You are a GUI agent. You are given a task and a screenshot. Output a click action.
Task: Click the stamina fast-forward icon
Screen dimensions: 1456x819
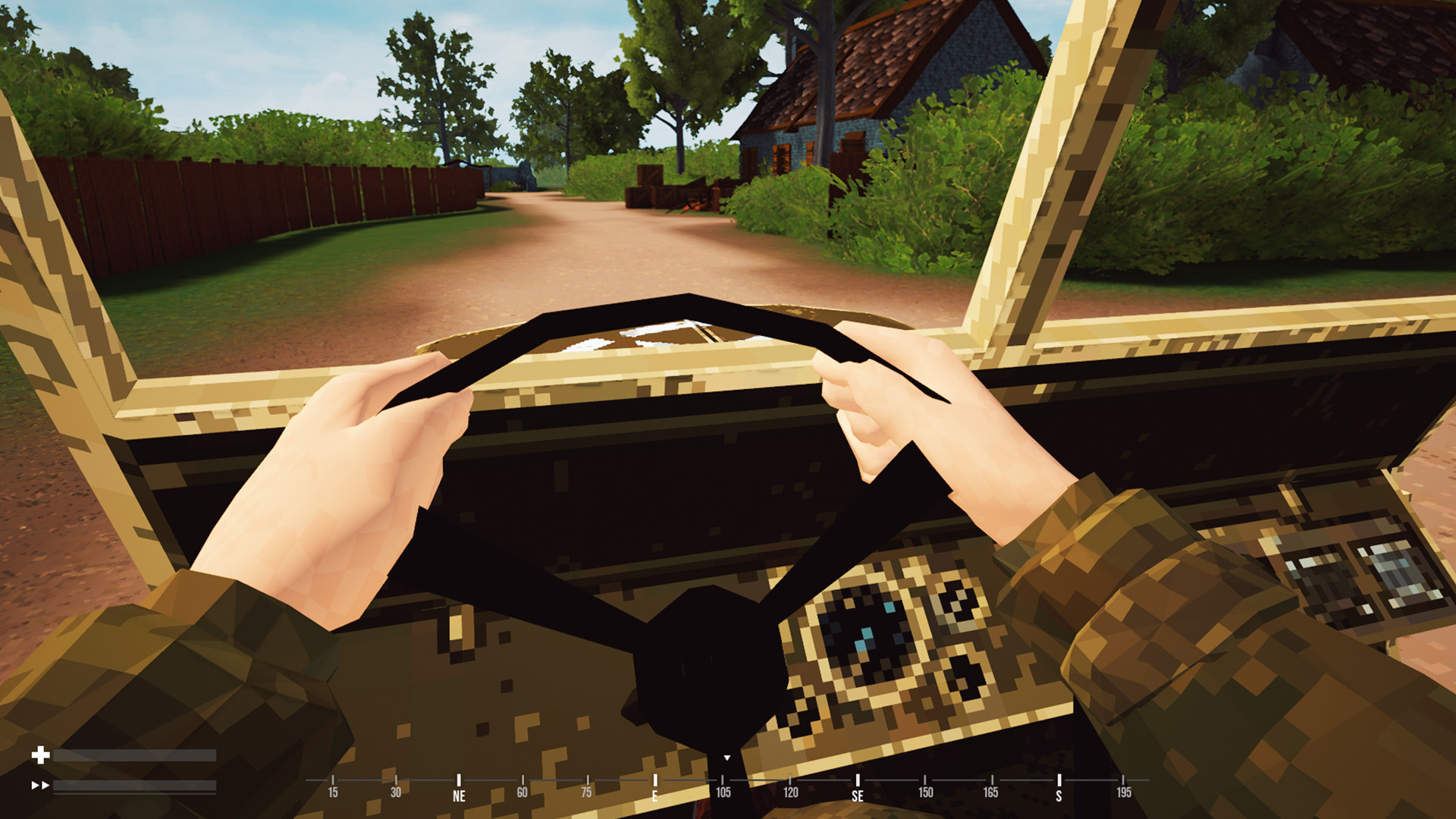[x=40, y=786]
